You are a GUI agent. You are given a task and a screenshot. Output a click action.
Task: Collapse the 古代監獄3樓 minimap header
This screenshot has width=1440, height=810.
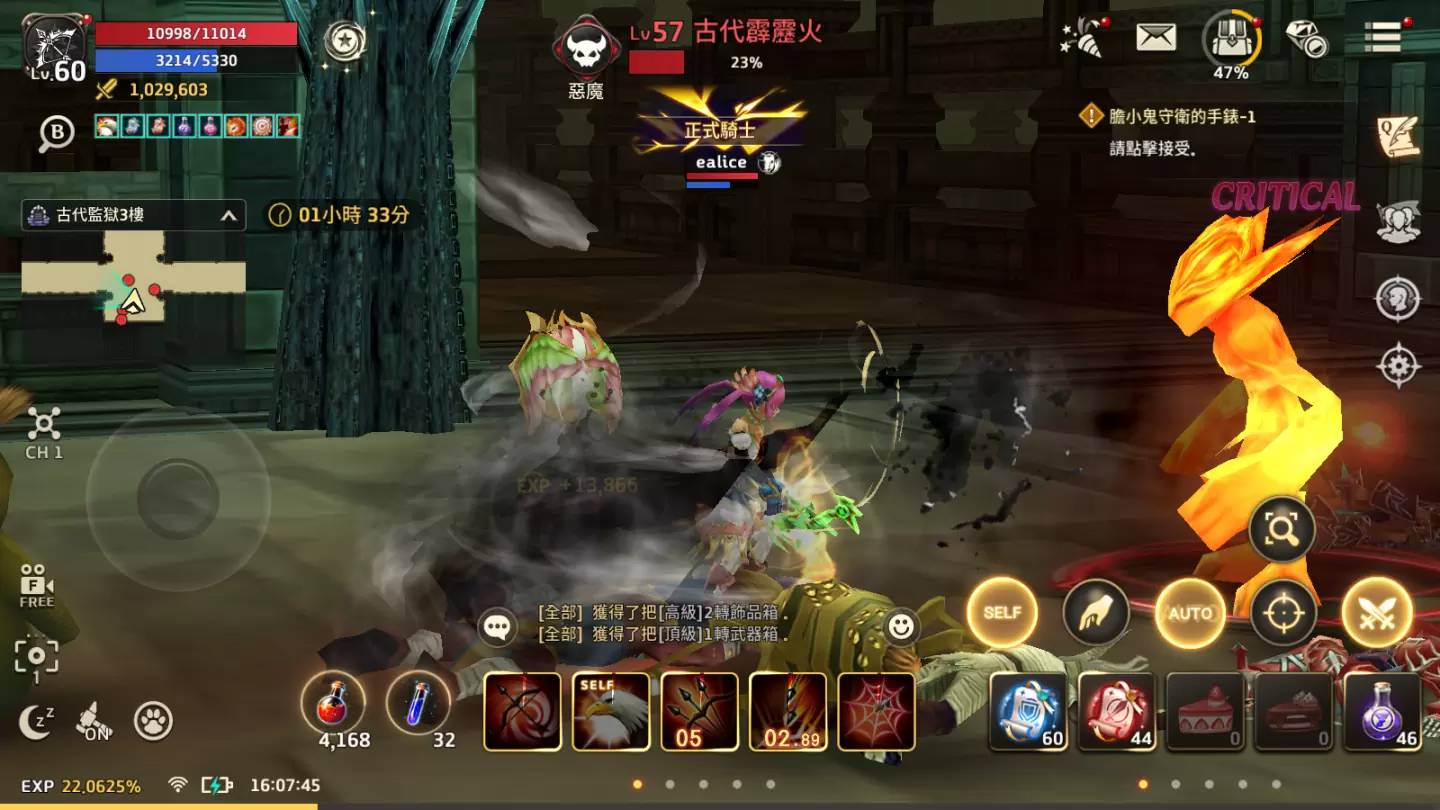coord(229,215)
